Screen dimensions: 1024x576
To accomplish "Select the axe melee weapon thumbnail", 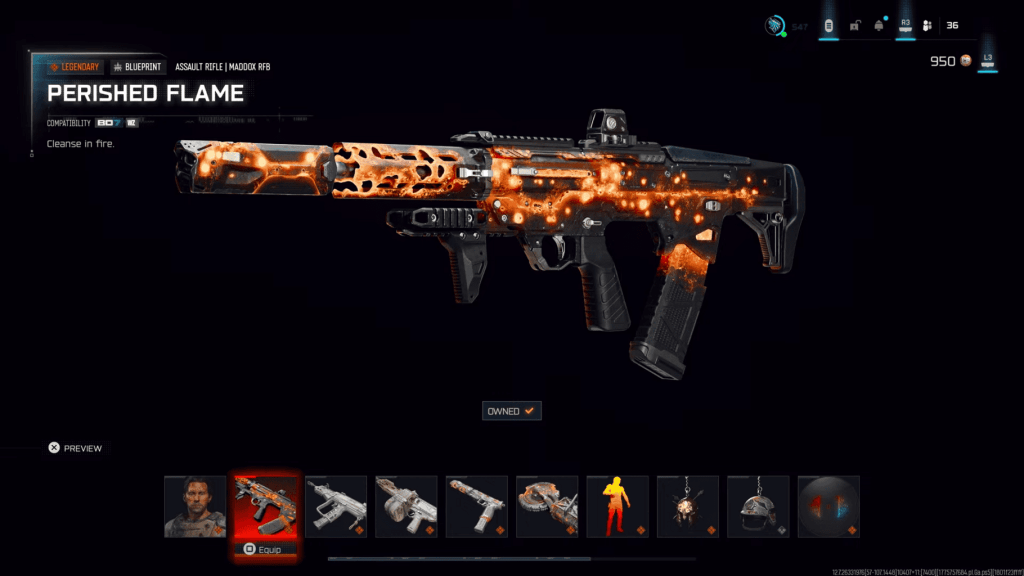I will (x=547, y=506).
